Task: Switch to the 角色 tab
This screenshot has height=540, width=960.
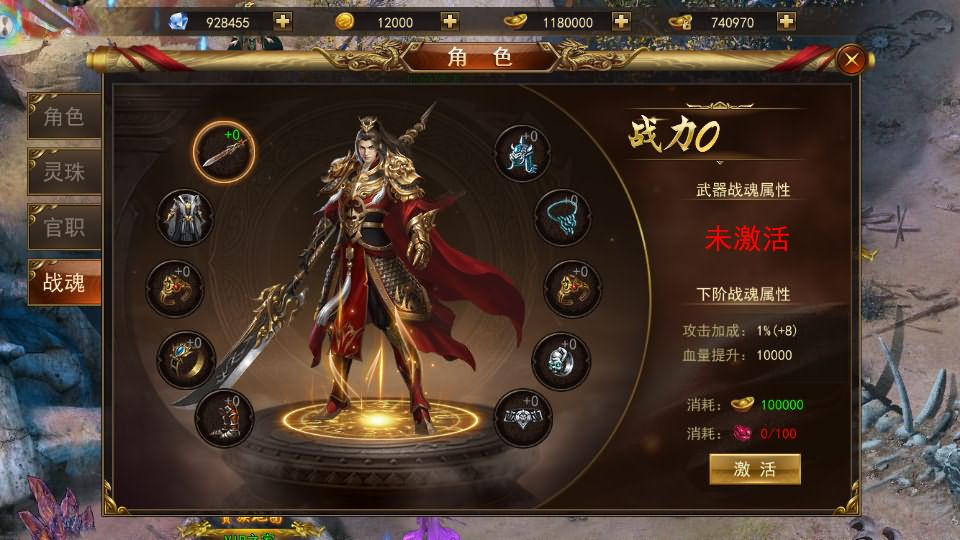Action: point(64,118)
